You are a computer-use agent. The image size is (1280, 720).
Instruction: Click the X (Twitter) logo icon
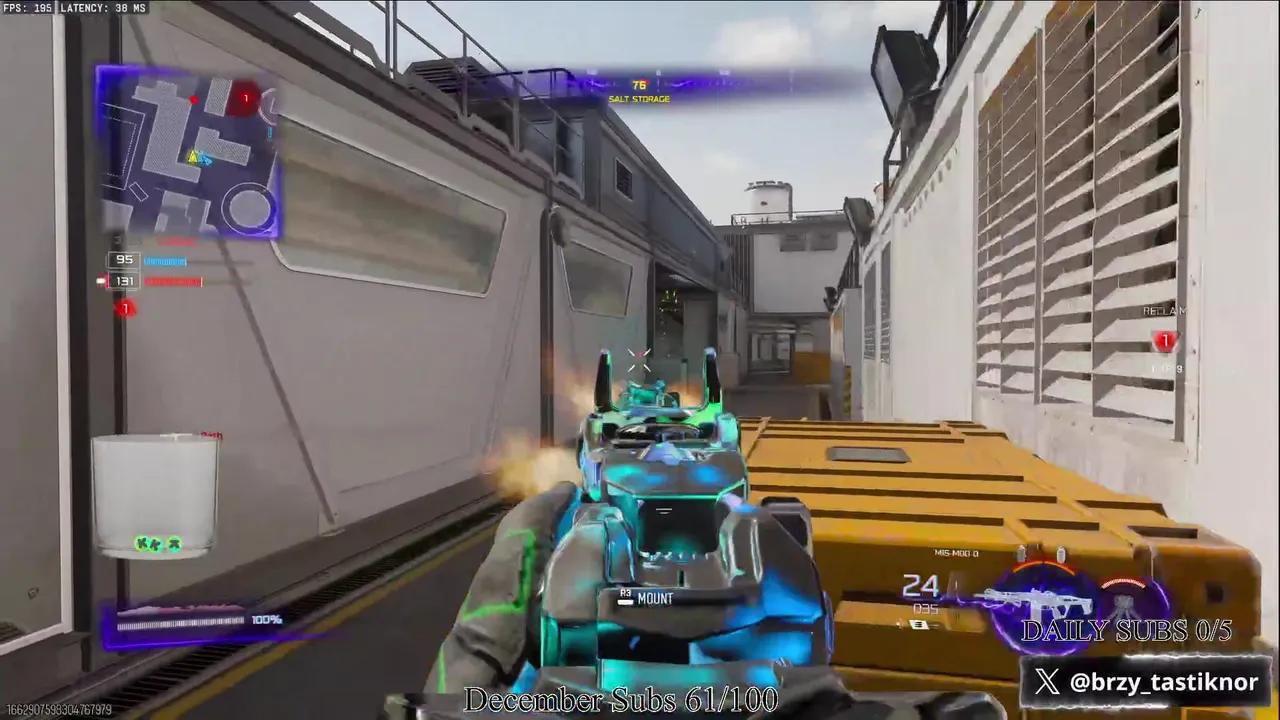coord(1047,683)
